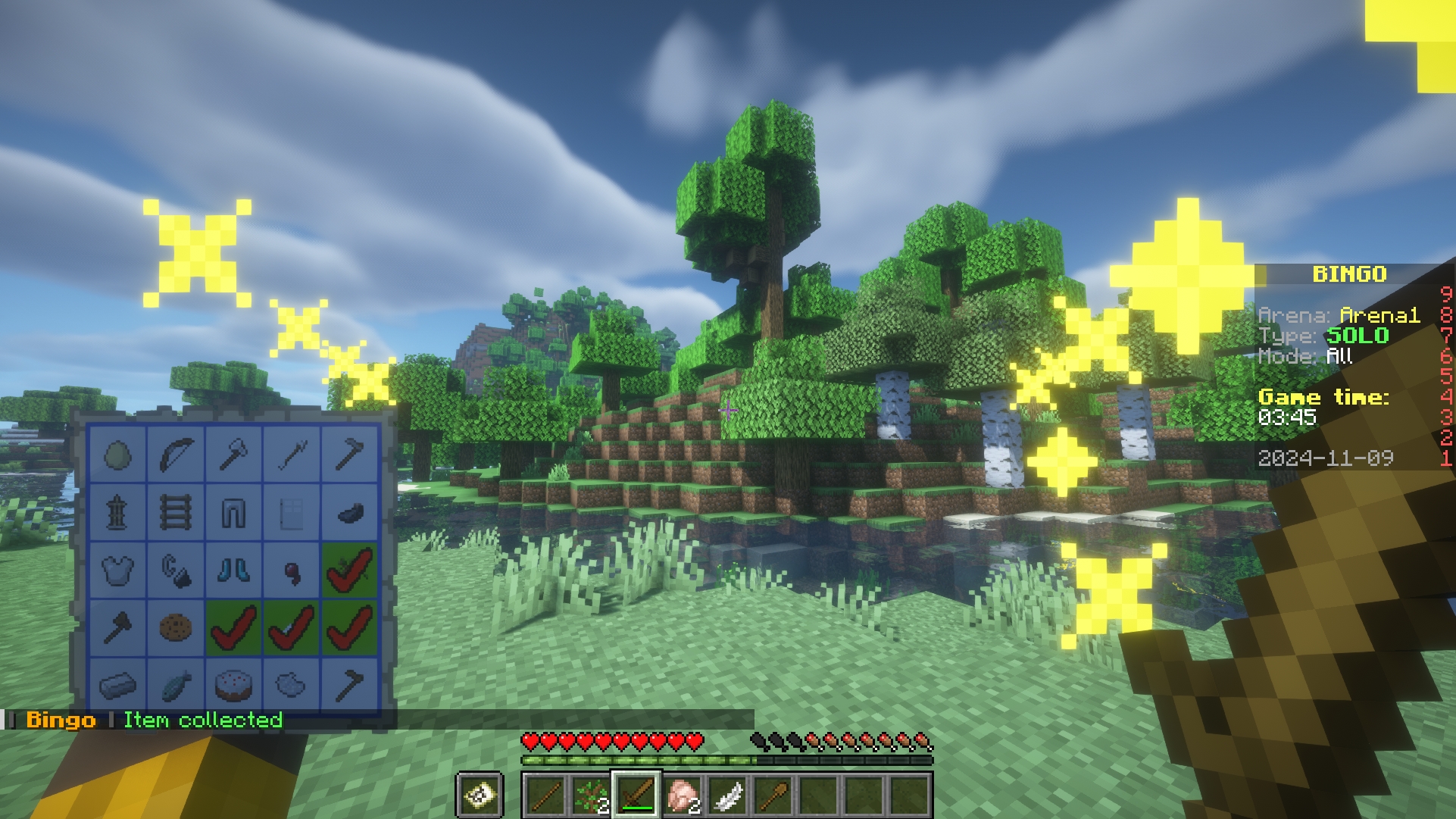Select the flint and steel bingo tile
Viewport: 1456px width, 819px height.
tap(176, 570)
